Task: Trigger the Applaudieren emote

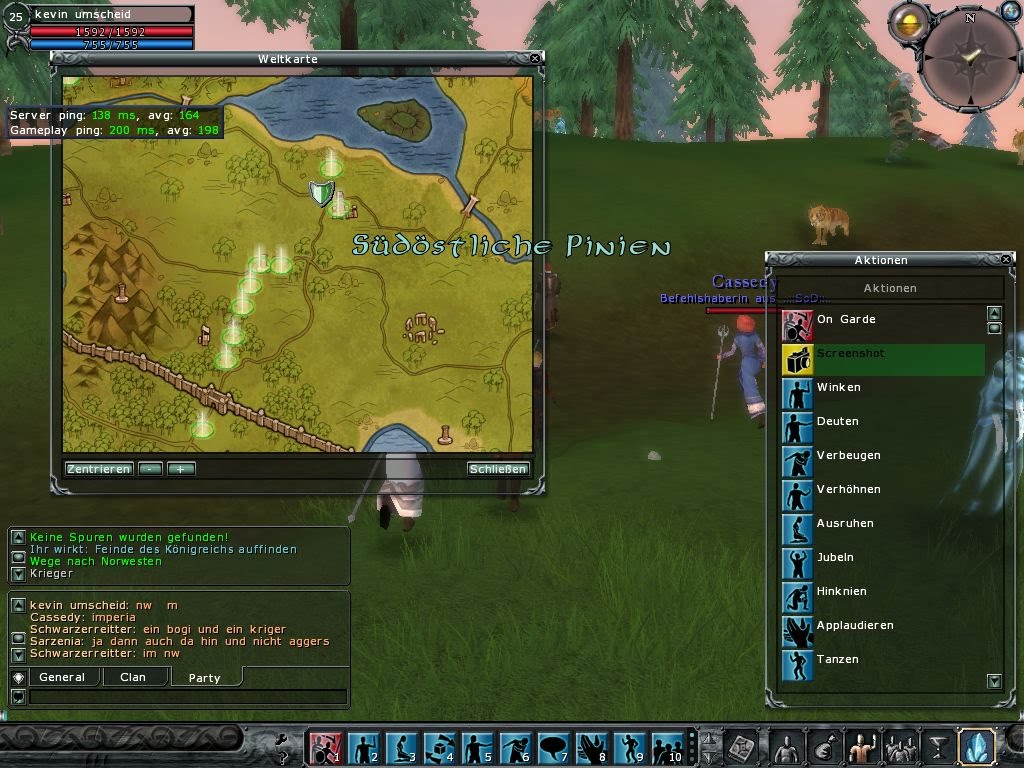Action: [854, 626]
